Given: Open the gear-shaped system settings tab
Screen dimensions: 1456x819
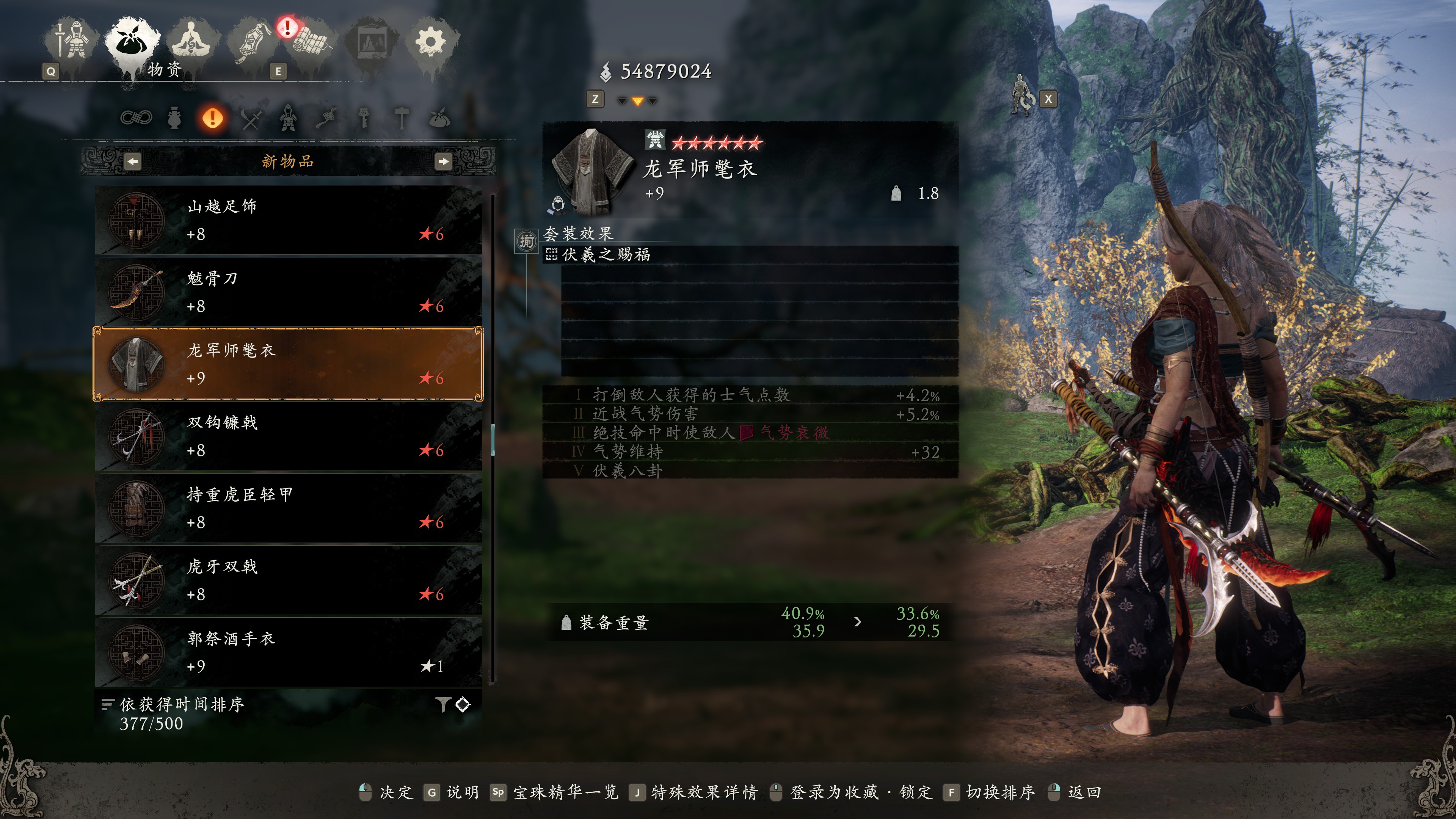Looking at the screenshot, I should coord(431,41).
